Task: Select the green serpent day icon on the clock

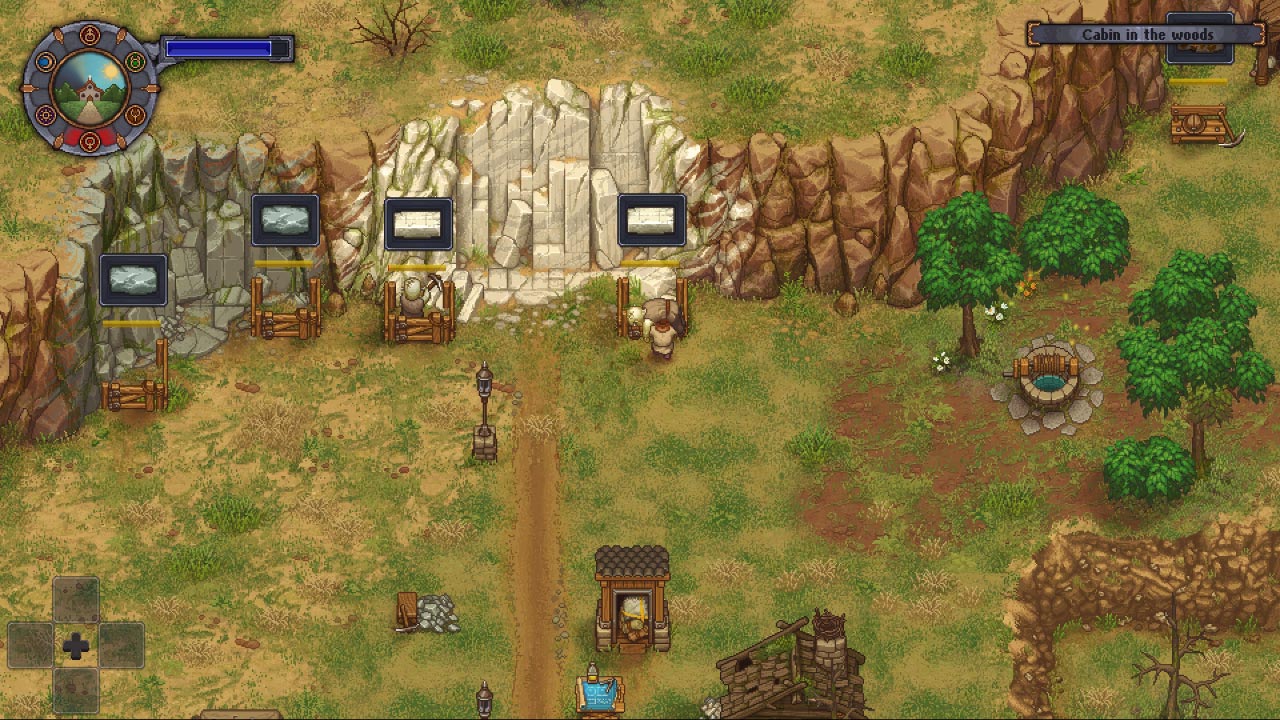Action: coord(133,61)
